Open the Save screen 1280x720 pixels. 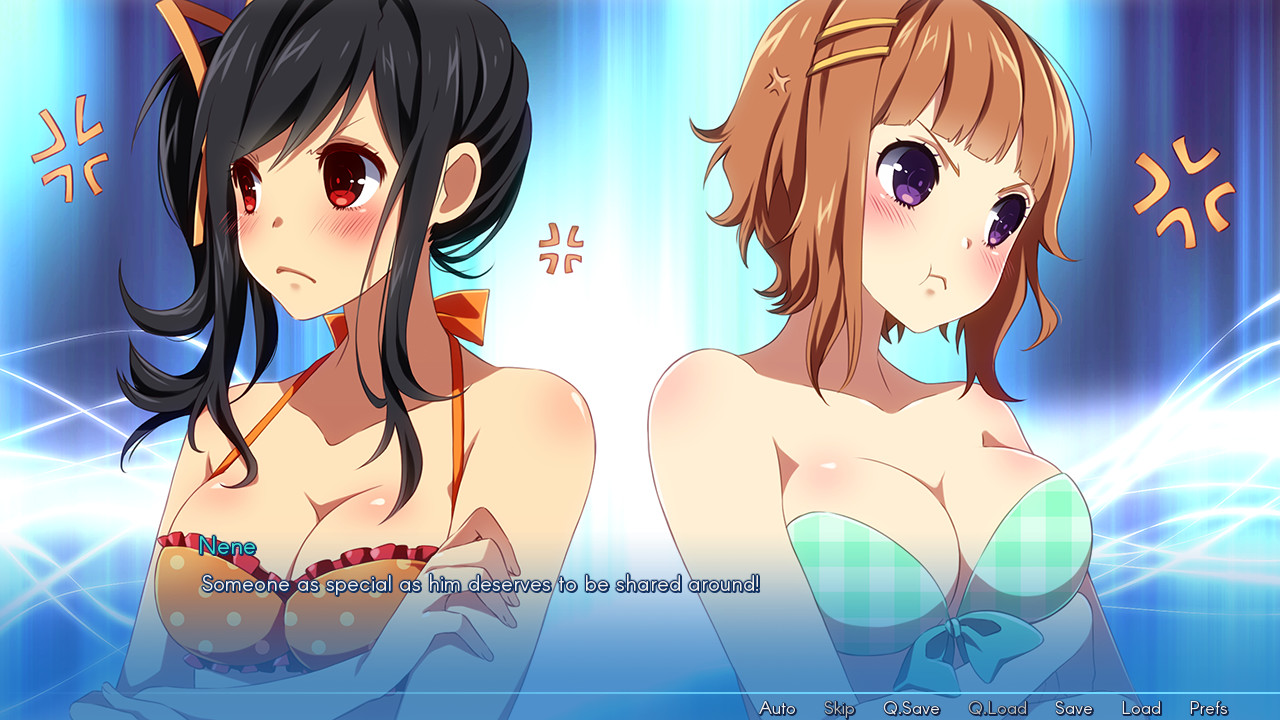point(1074,707)
